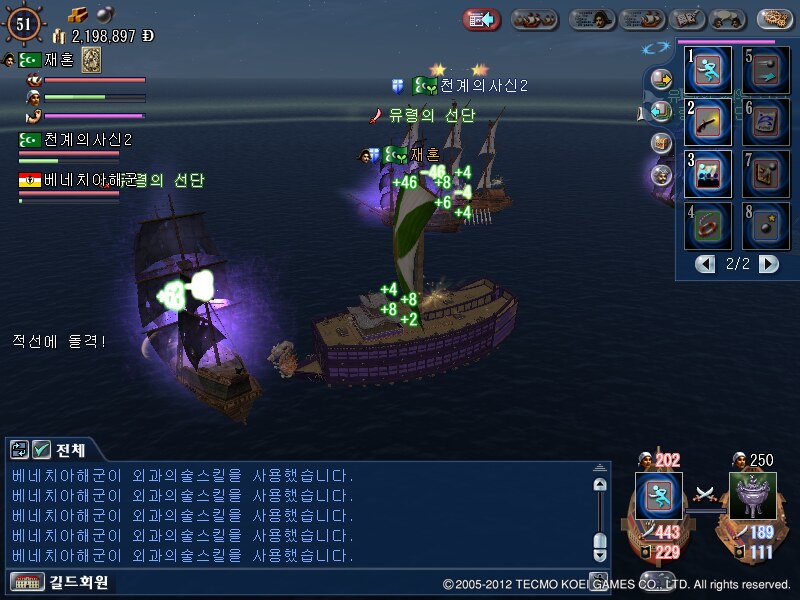Activate the black bomb skill in slot 8
800x600 pixels.
tap(766, 226)
